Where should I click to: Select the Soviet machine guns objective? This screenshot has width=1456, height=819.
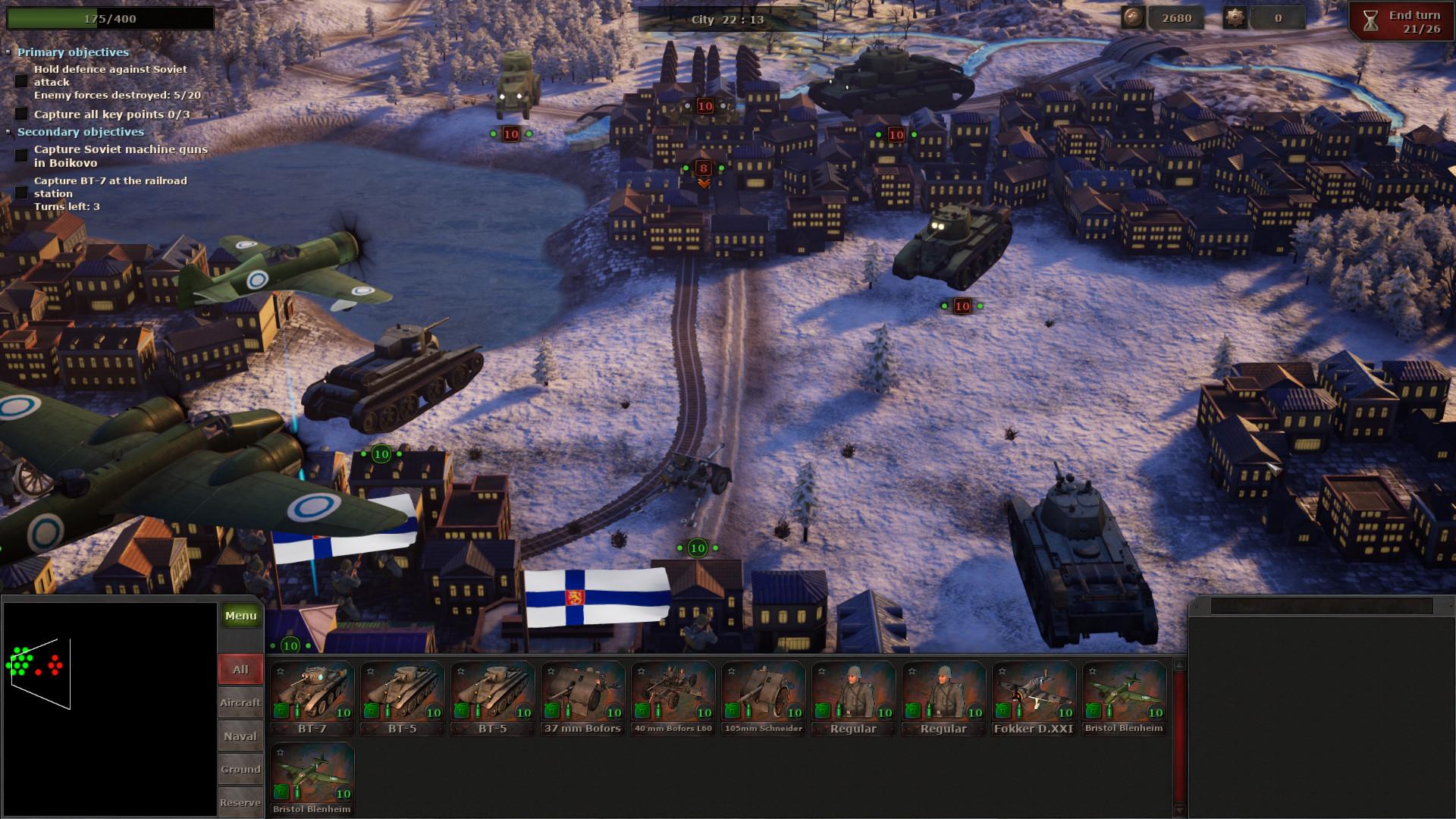pyautogui.click(x=121, y=155)
